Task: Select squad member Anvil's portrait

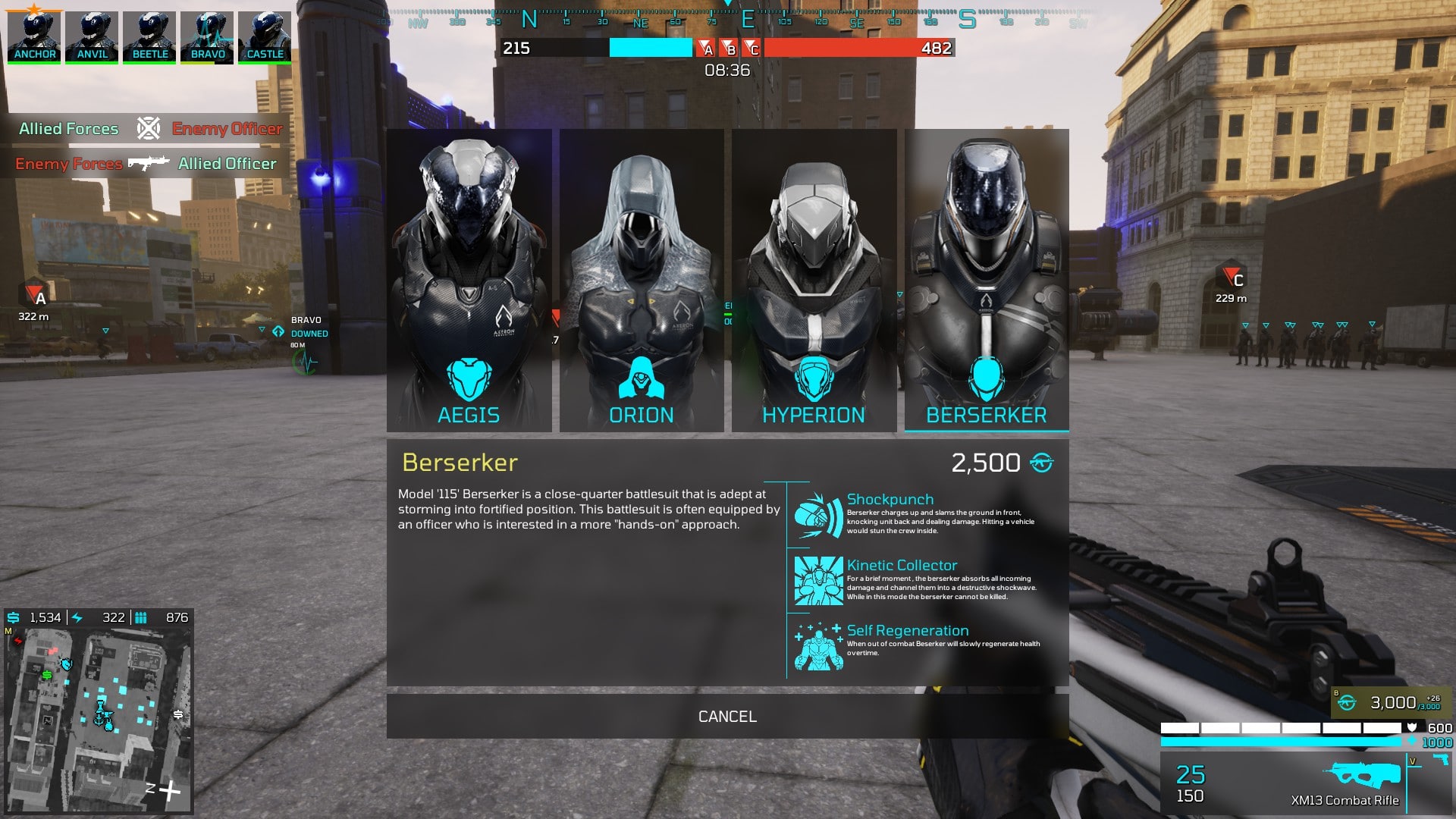Action: pyautogui.click(x=92, y=36)
